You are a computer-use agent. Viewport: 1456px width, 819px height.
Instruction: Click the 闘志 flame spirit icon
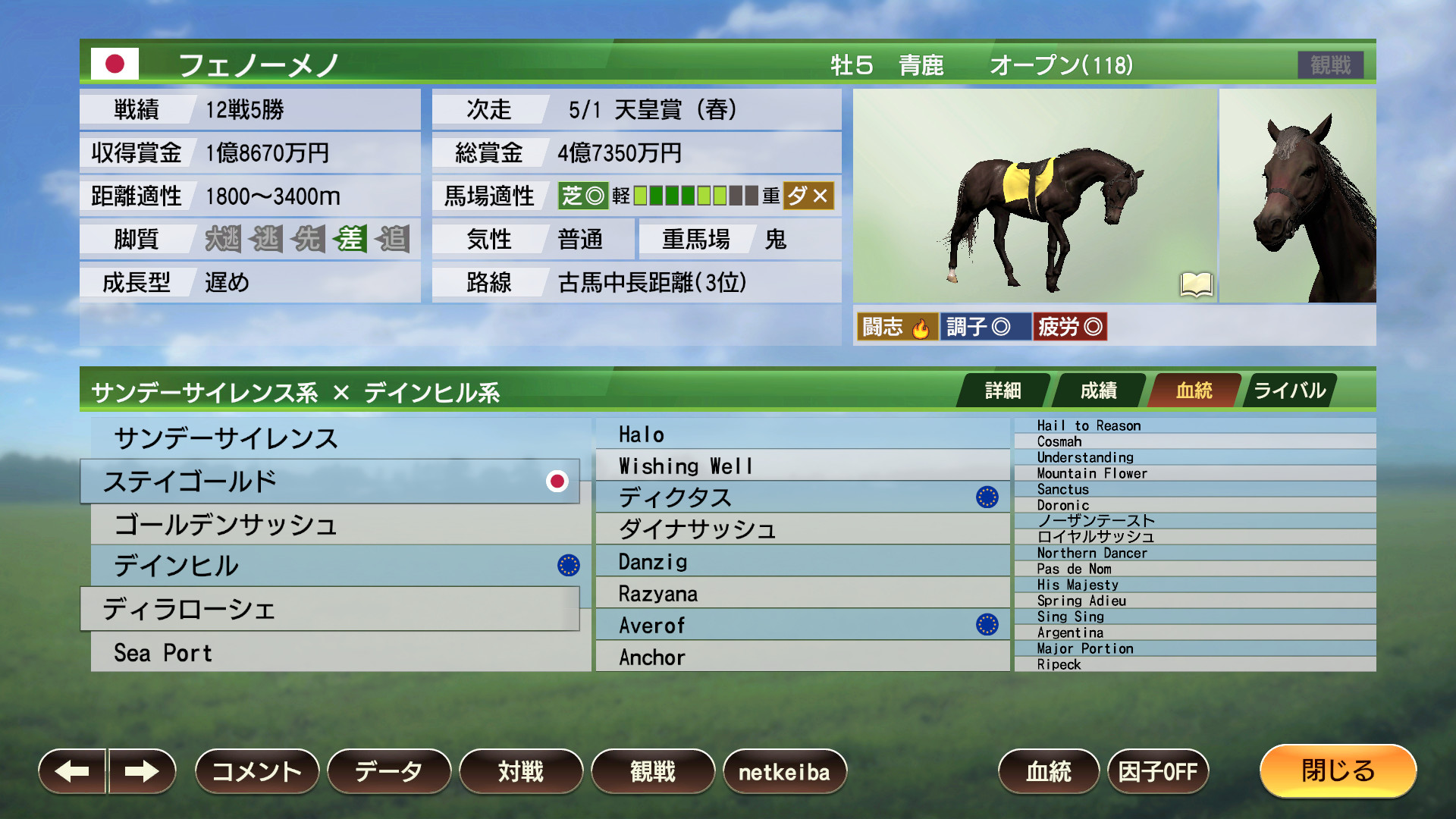920,327
